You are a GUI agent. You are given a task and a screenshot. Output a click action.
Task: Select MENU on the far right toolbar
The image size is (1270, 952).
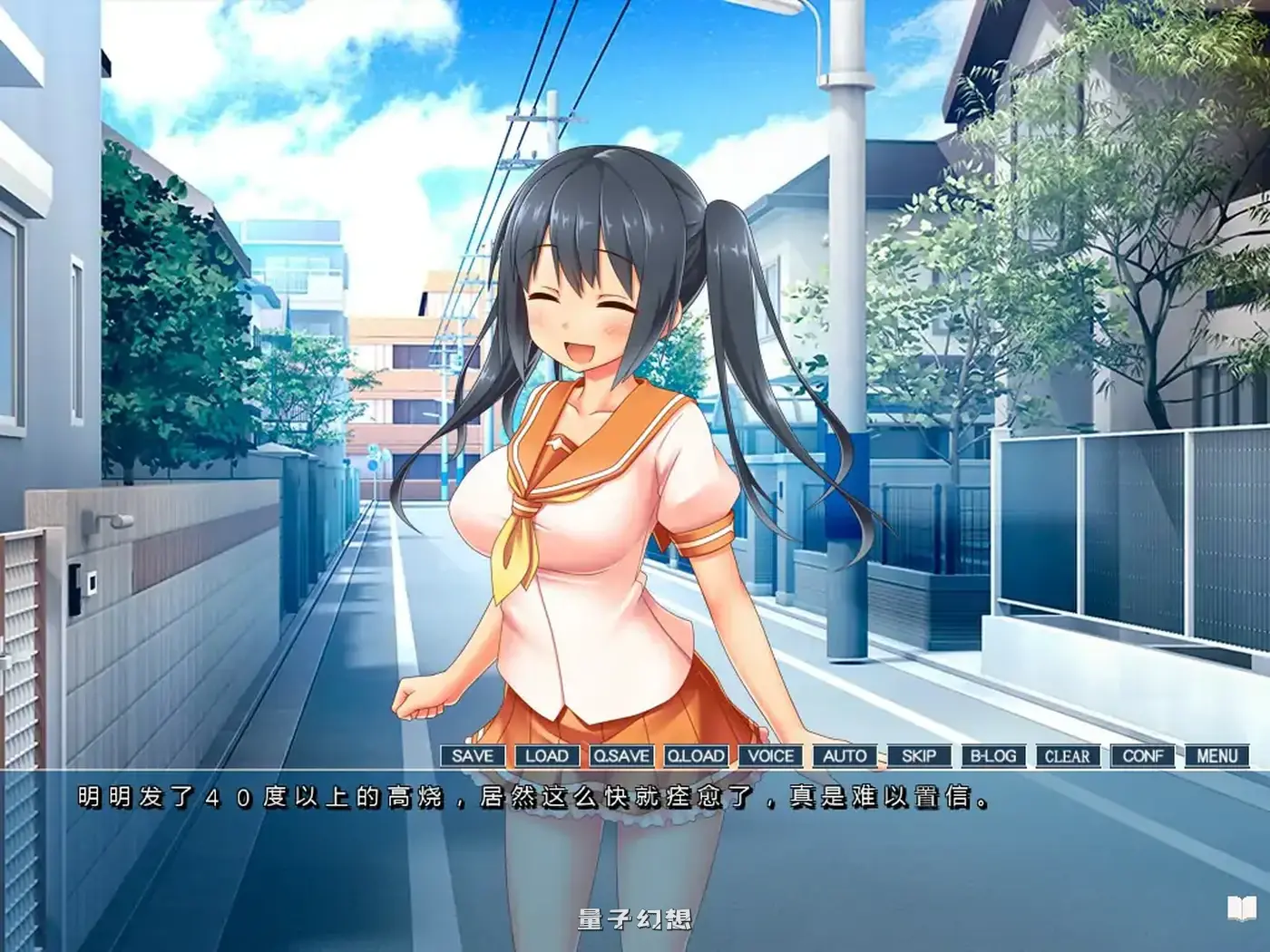pos(1217,755)
